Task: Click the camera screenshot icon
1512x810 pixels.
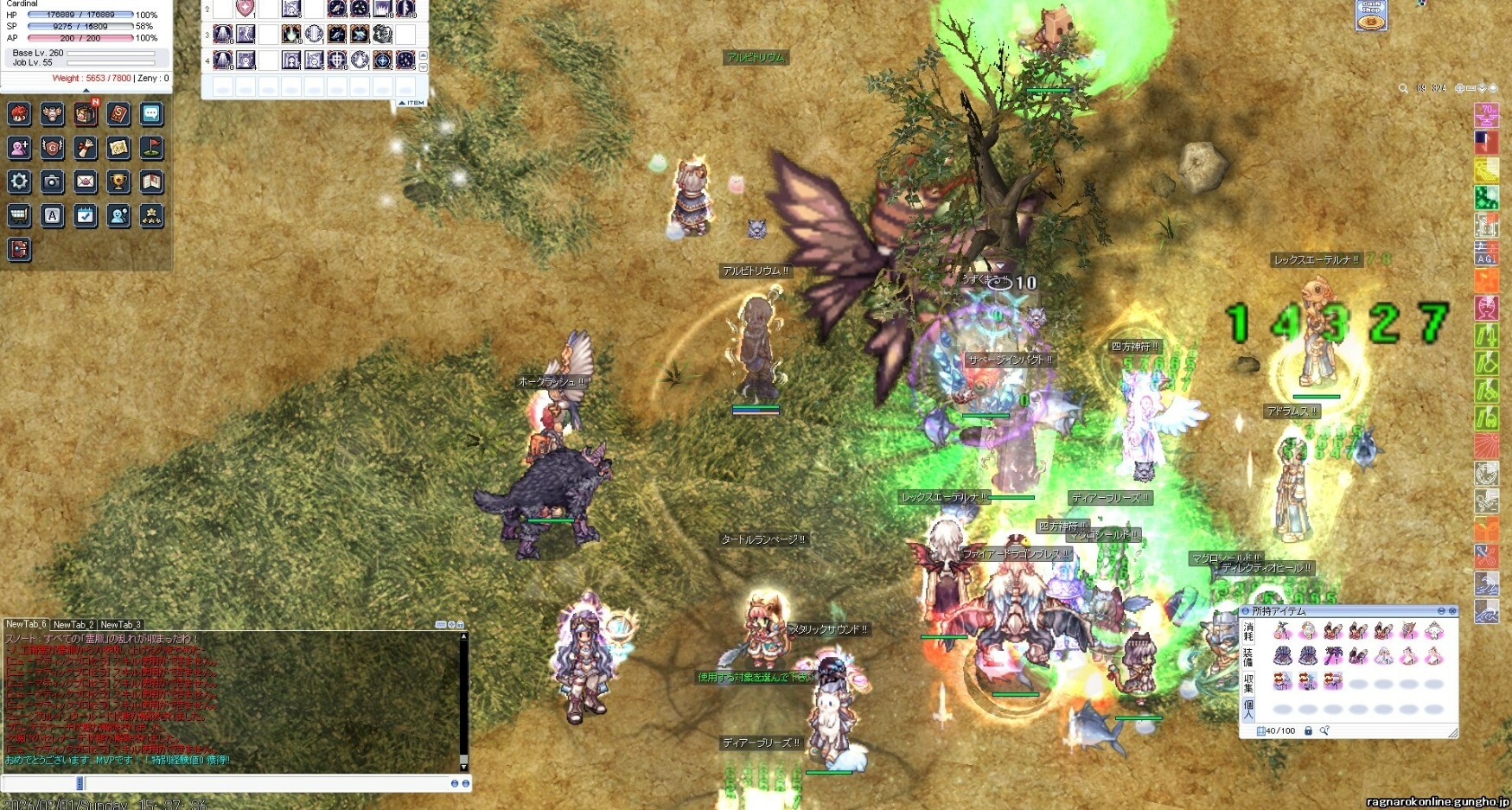Action: pos(52,182)
